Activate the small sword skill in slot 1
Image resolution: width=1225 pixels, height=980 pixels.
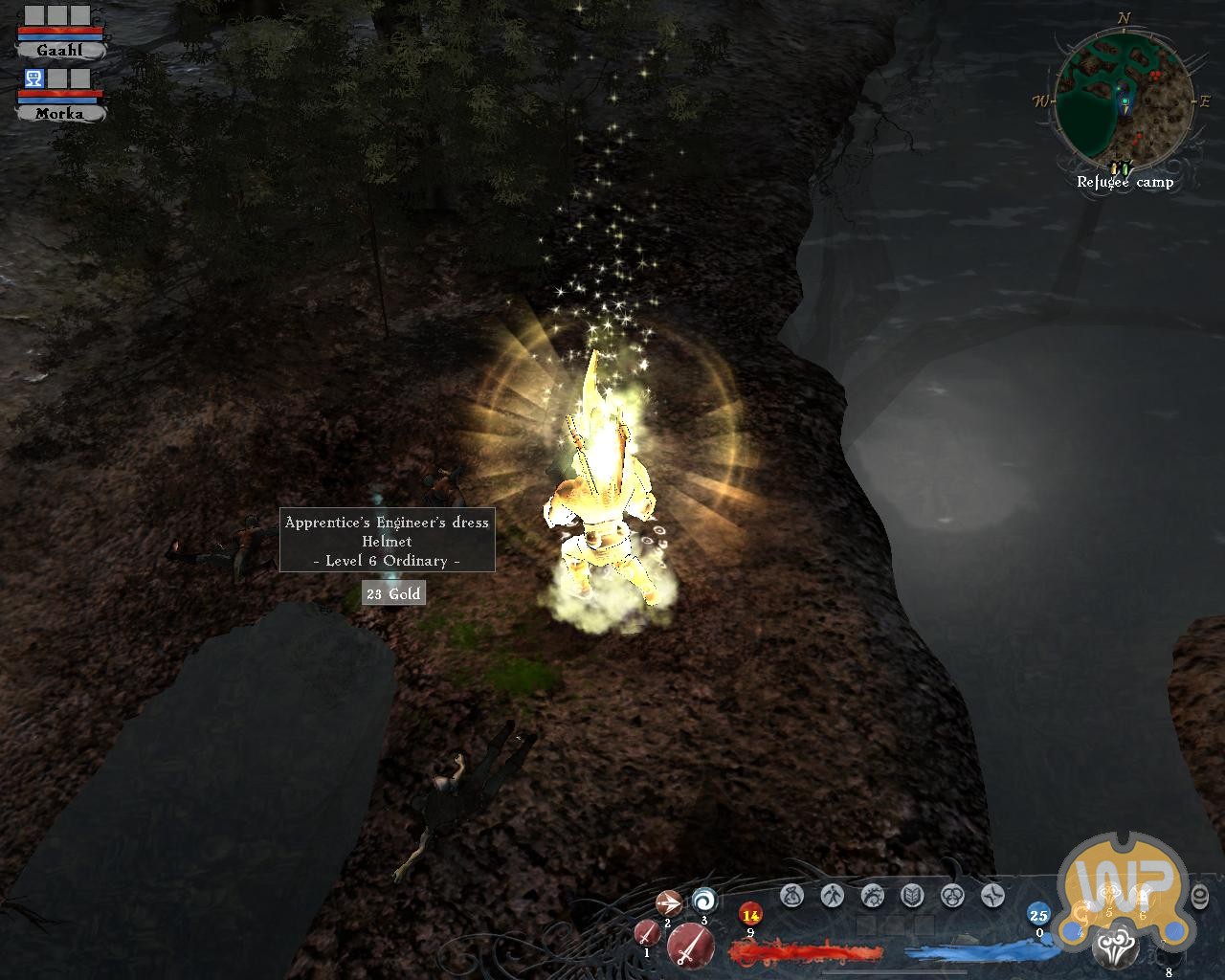(x=647, y=932)
